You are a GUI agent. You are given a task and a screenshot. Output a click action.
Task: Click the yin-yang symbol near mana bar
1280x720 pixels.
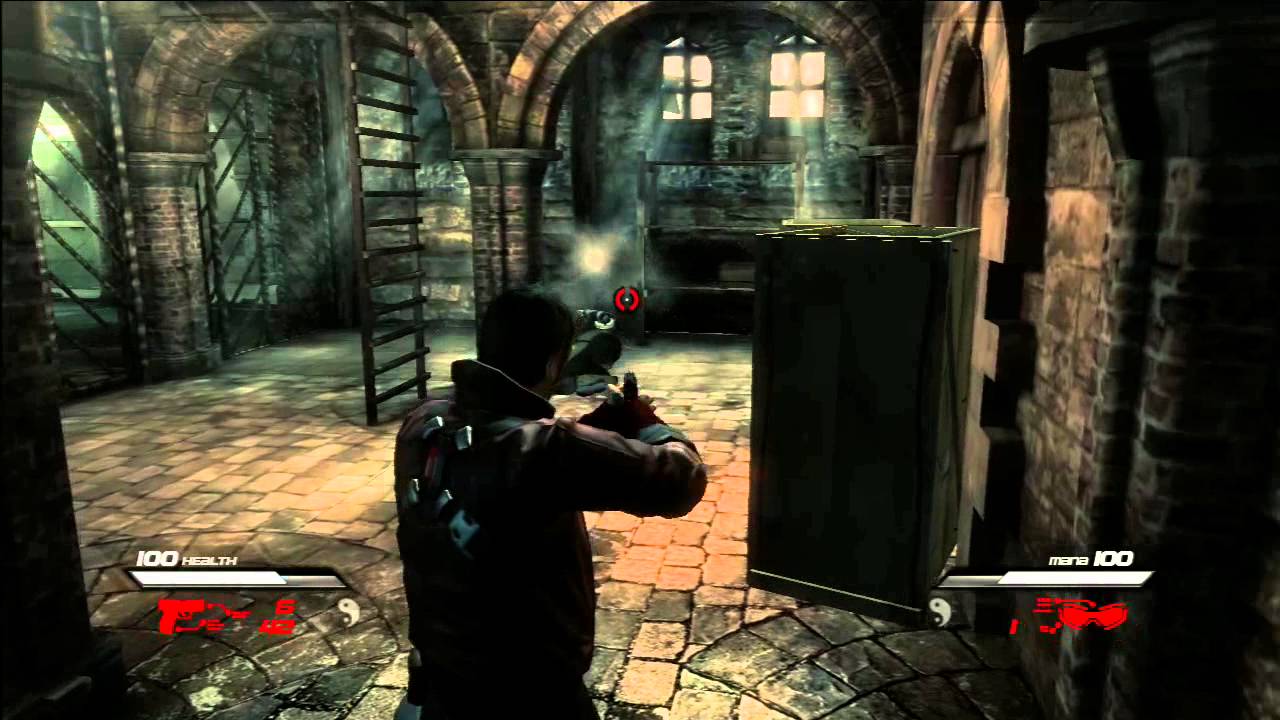(940, 613)
